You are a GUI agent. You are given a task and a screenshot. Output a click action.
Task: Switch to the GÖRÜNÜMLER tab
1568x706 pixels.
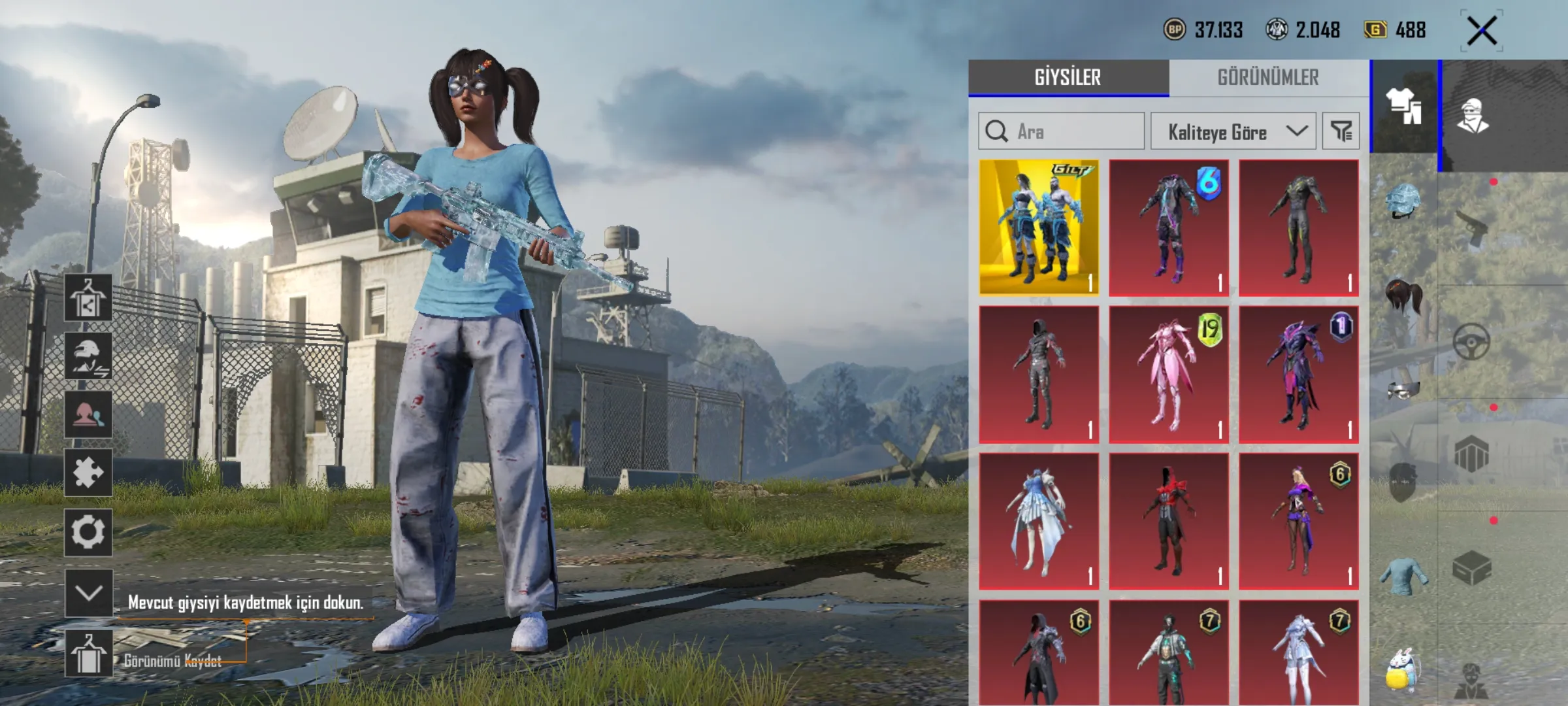pos(1267,78)
